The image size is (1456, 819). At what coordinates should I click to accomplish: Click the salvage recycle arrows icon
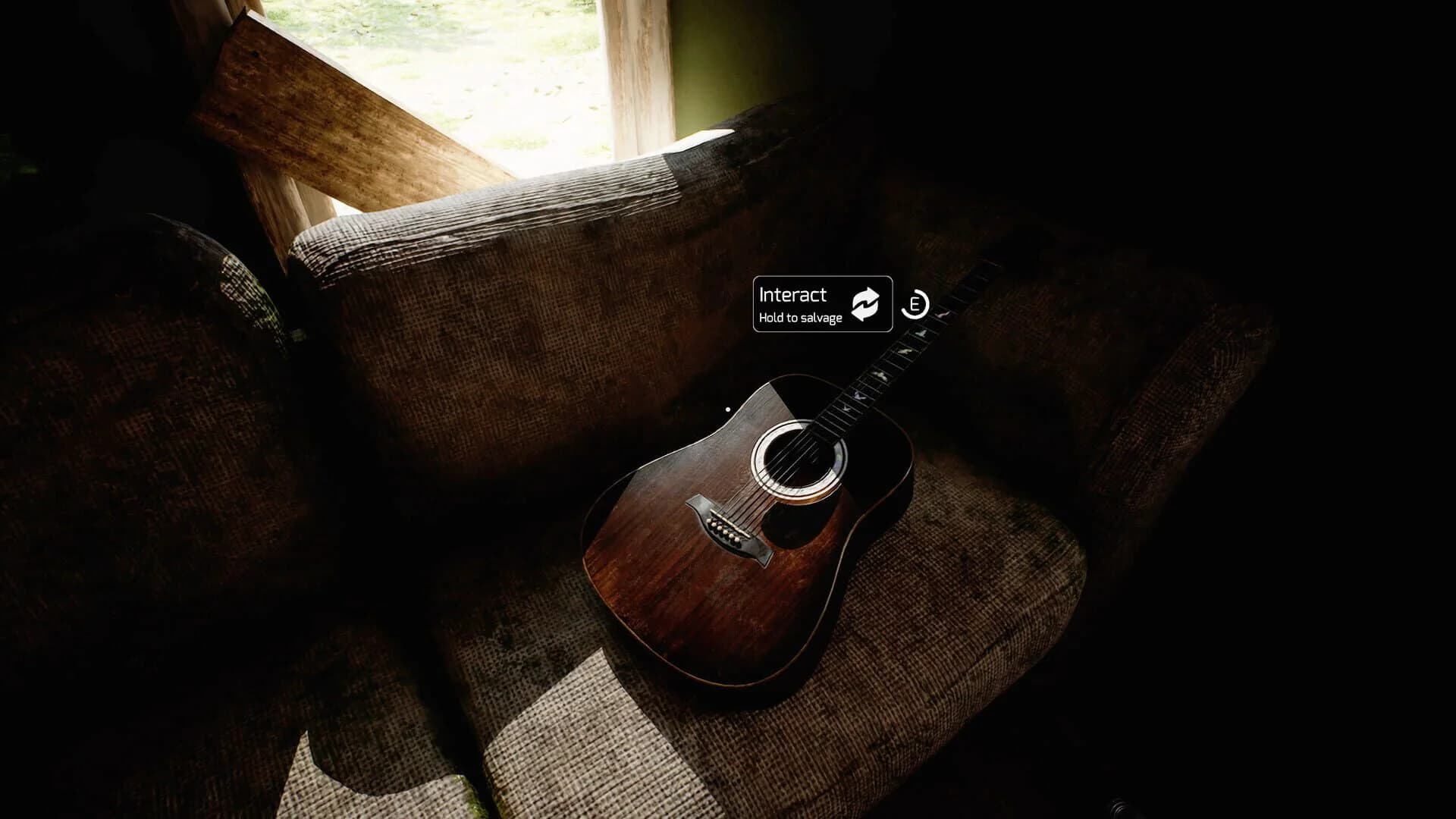[865, 304]
